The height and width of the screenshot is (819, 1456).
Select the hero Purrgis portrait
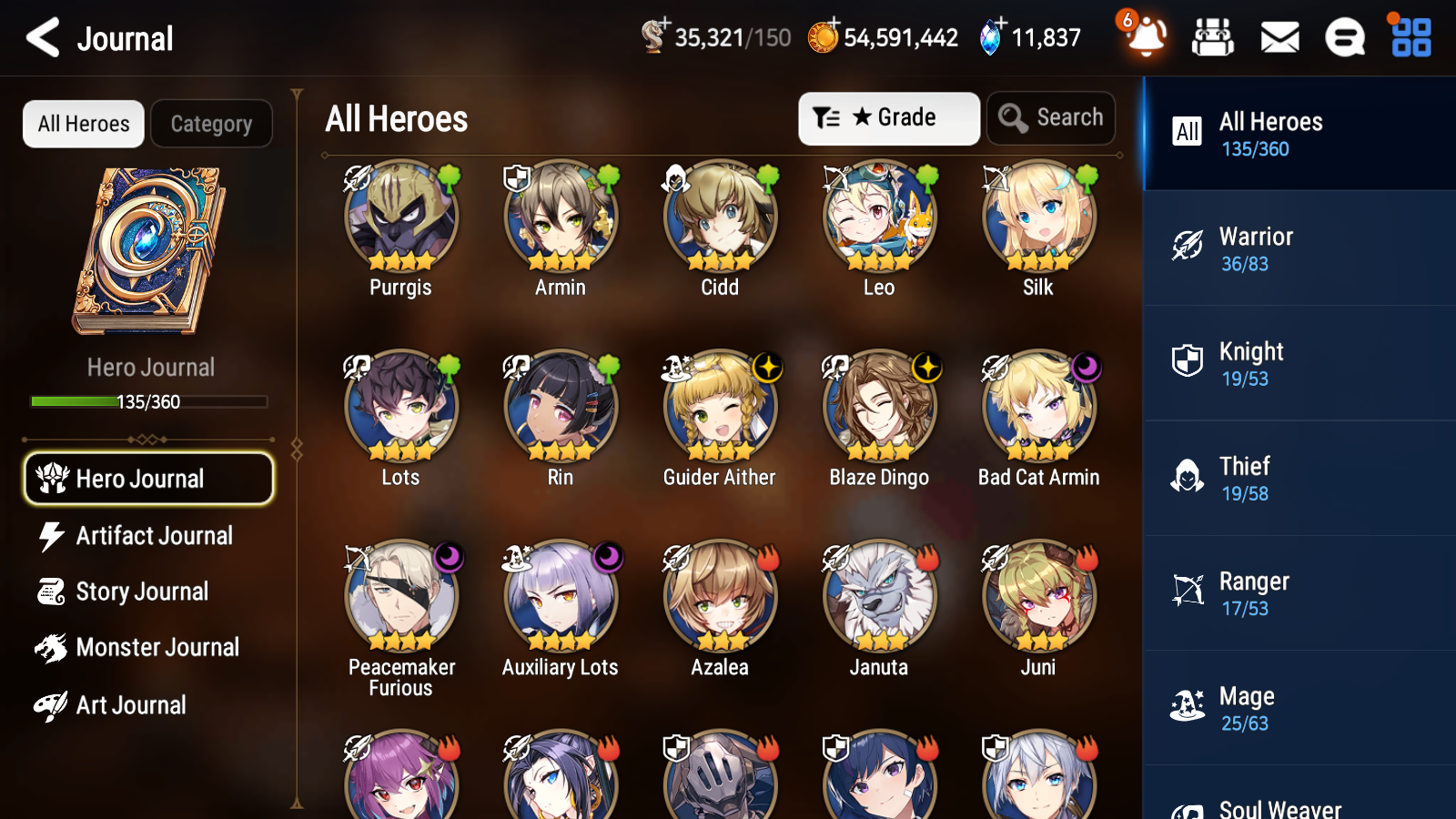point(403,216)
